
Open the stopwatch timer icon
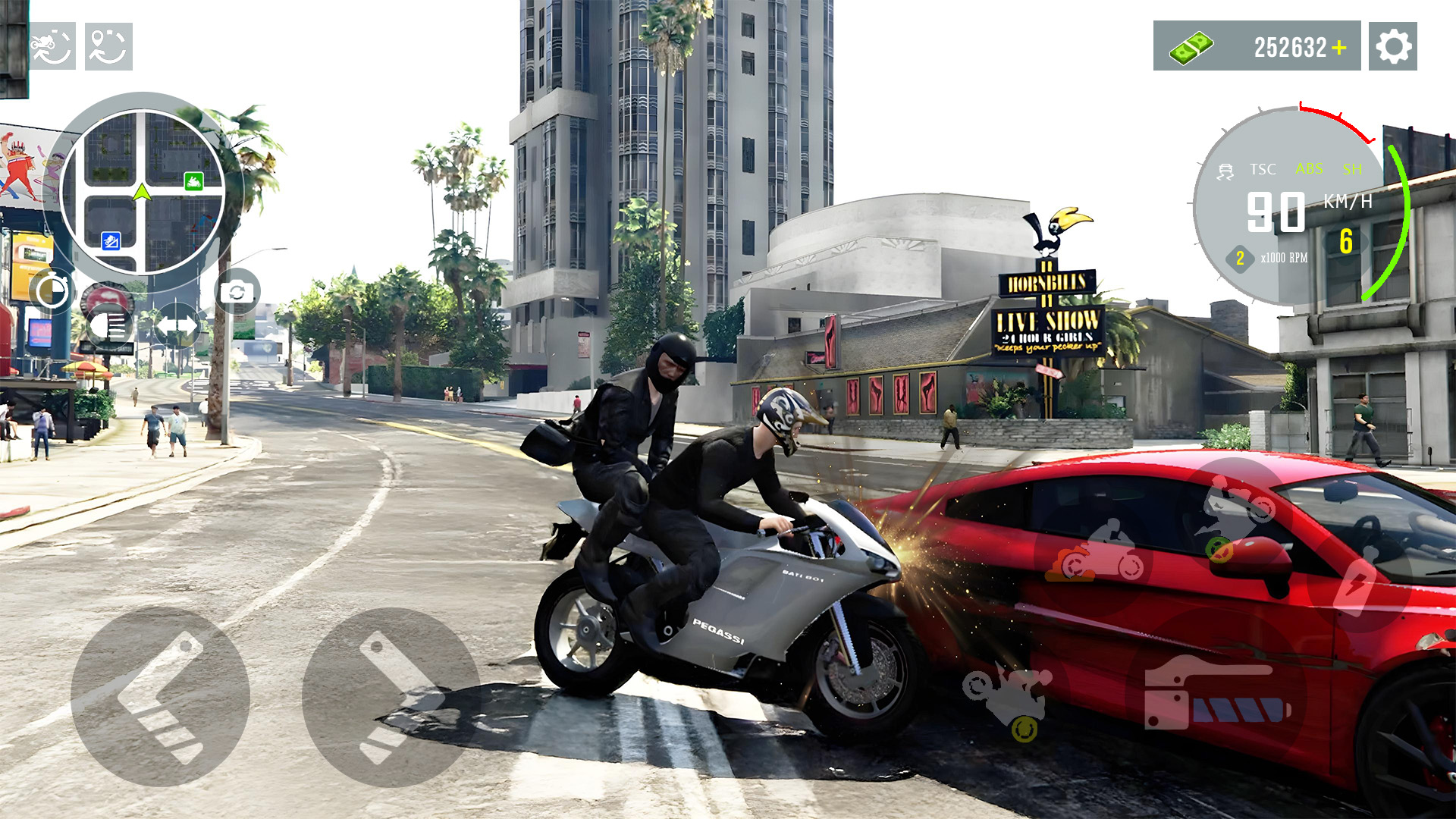pyautogui.click(x=52, y=290)
